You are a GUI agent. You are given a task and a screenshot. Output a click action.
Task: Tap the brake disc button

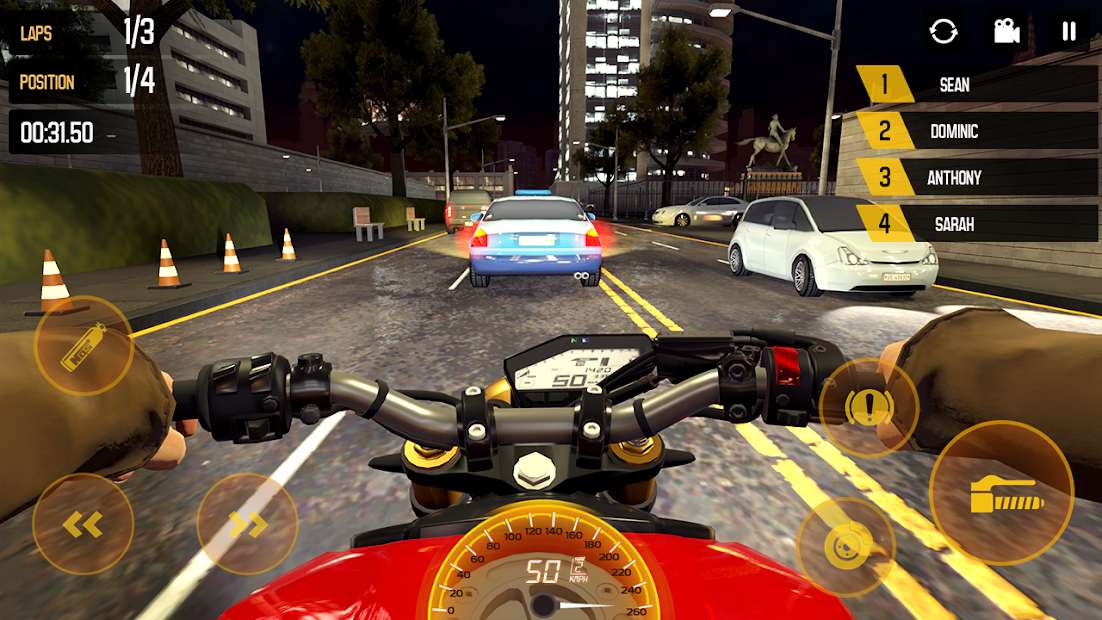tap(846, 546)
